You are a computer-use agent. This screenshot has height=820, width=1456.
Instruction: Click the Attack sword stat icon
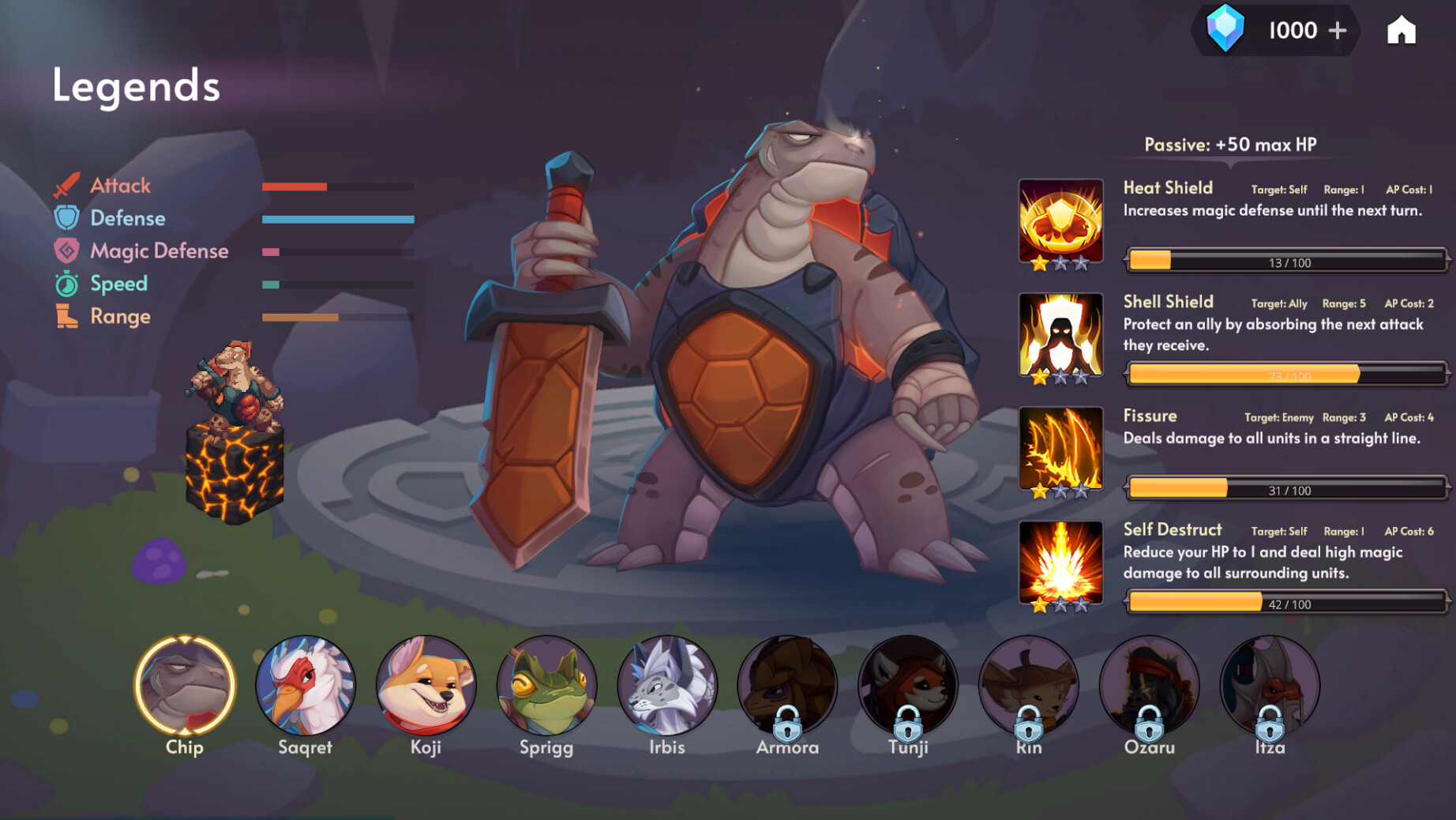pos(67,186)
